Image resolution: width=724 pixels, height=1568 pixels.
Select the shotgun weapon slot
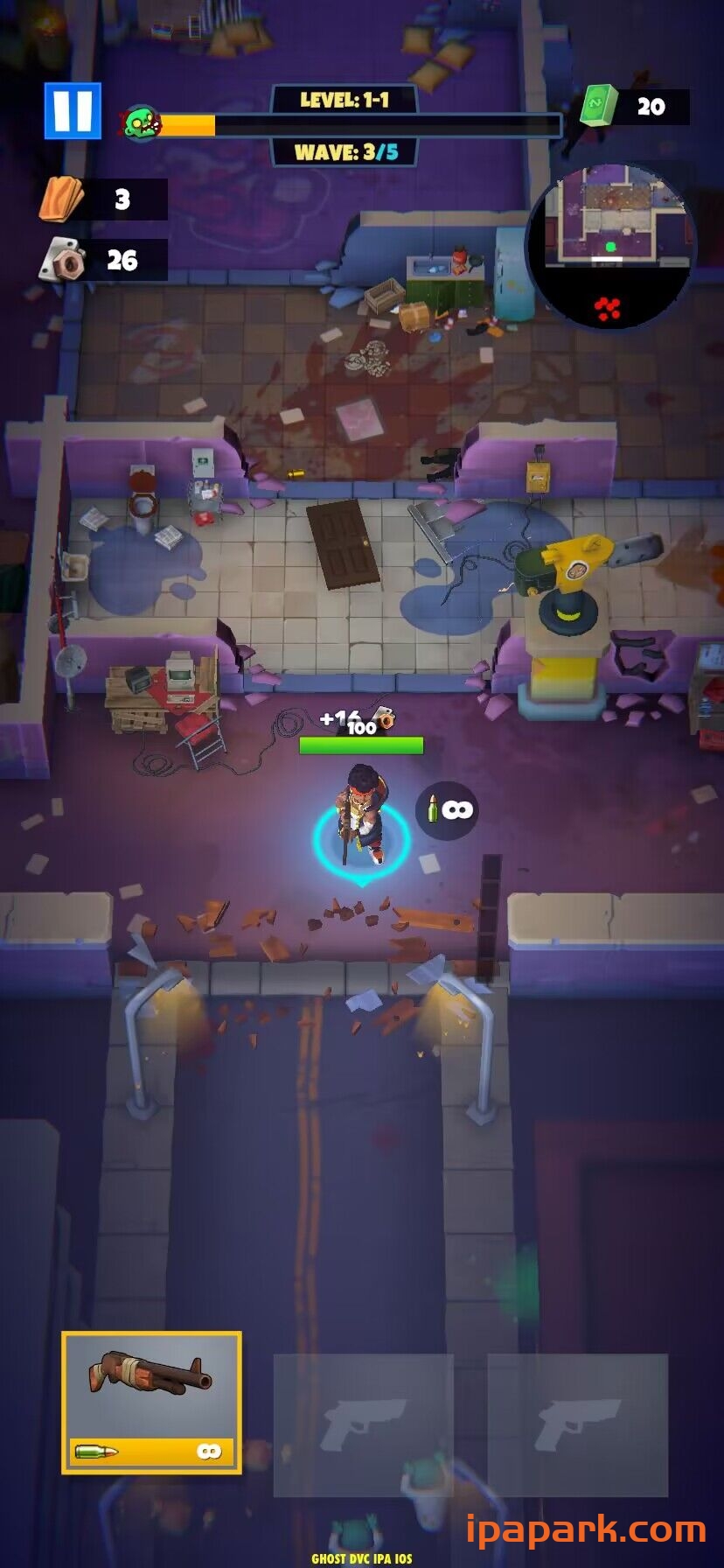pyautogui.click(x=151, y=1402)
